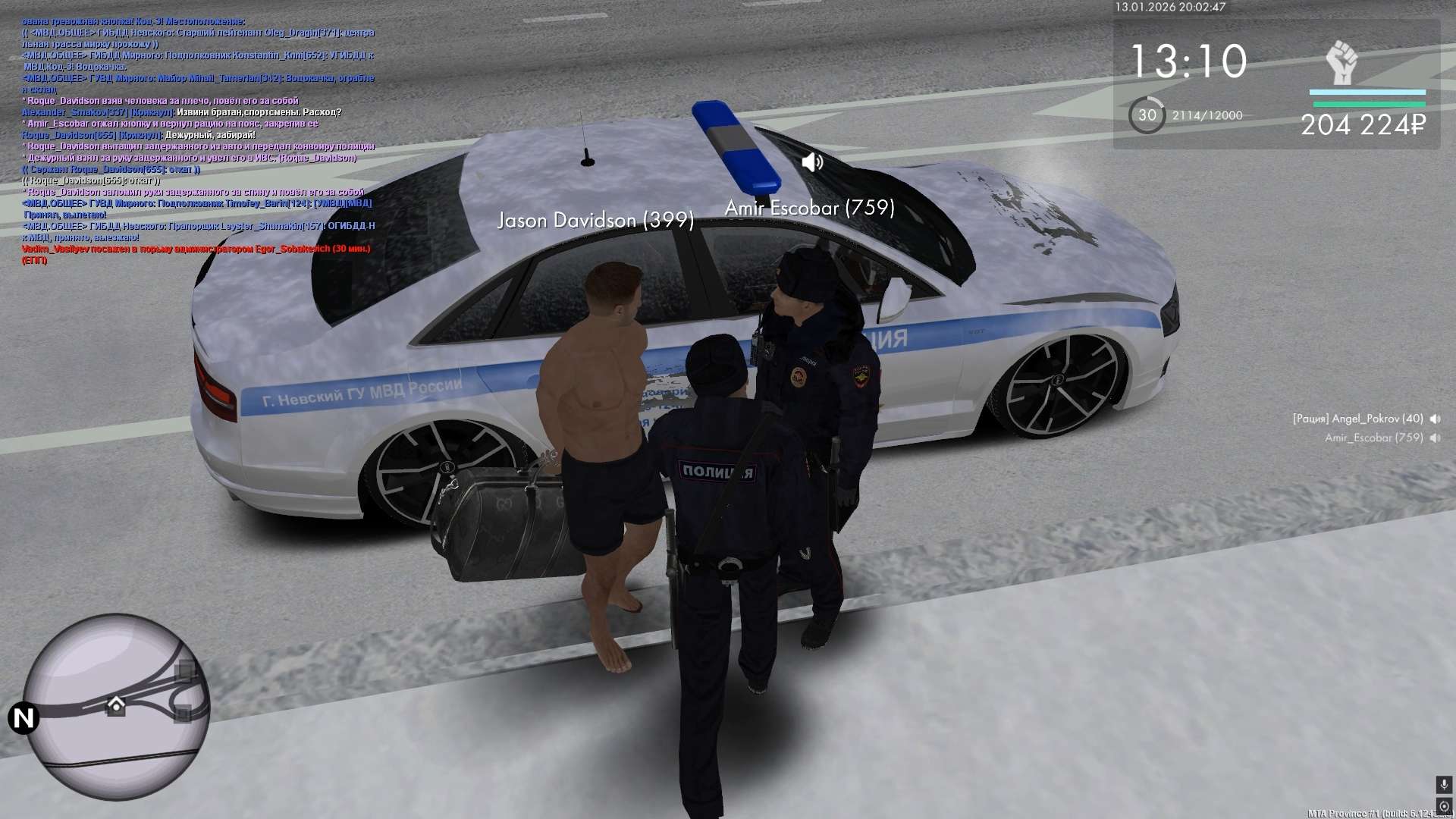Select Amir_Escobar in the voice speaker list
Image resolution: width=1456 pixels, height=819 pixels.
[1373, 438]
